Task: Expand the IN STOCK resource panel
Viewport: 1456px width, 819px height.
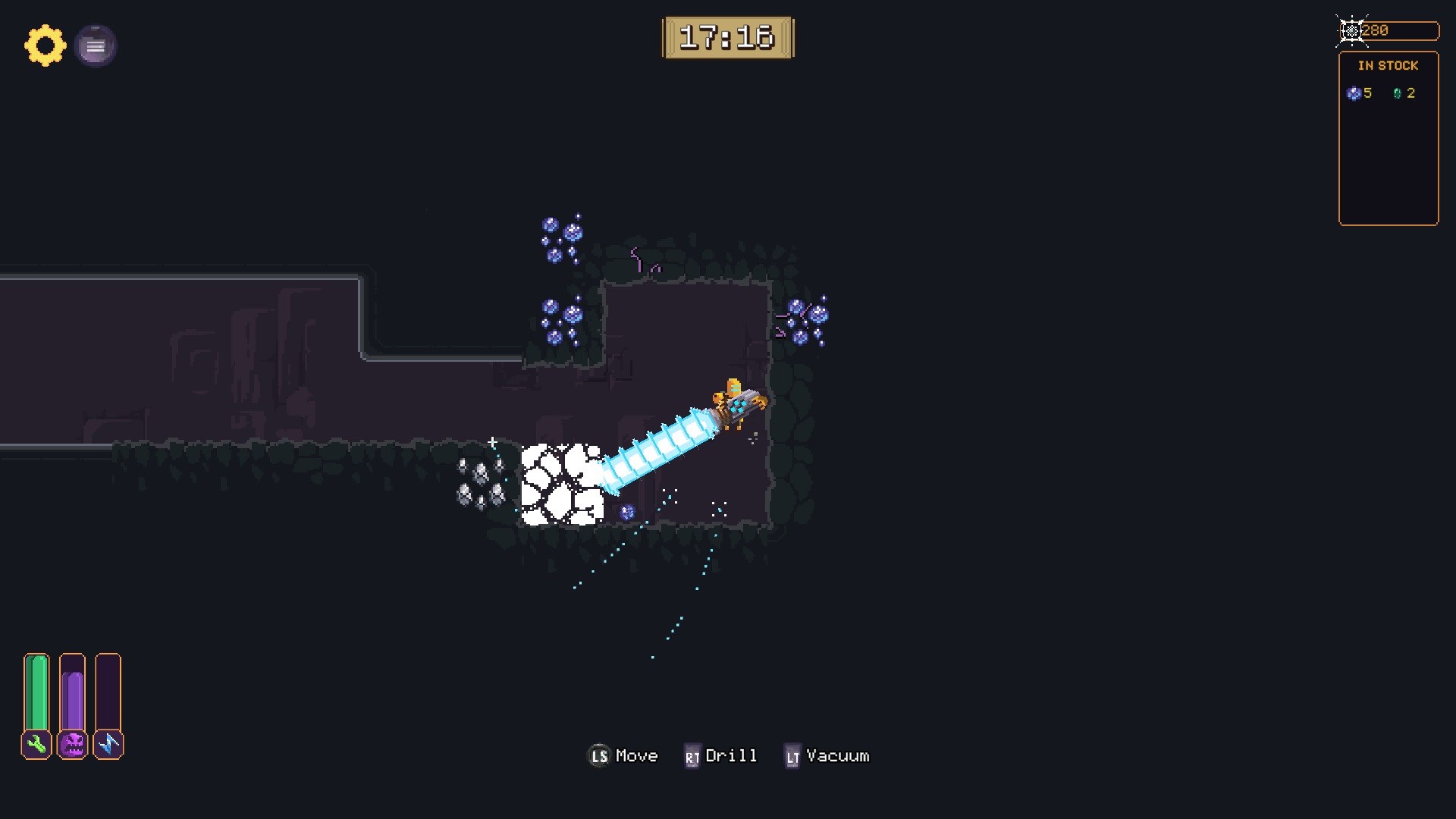Action: [x=1389, y=136]
